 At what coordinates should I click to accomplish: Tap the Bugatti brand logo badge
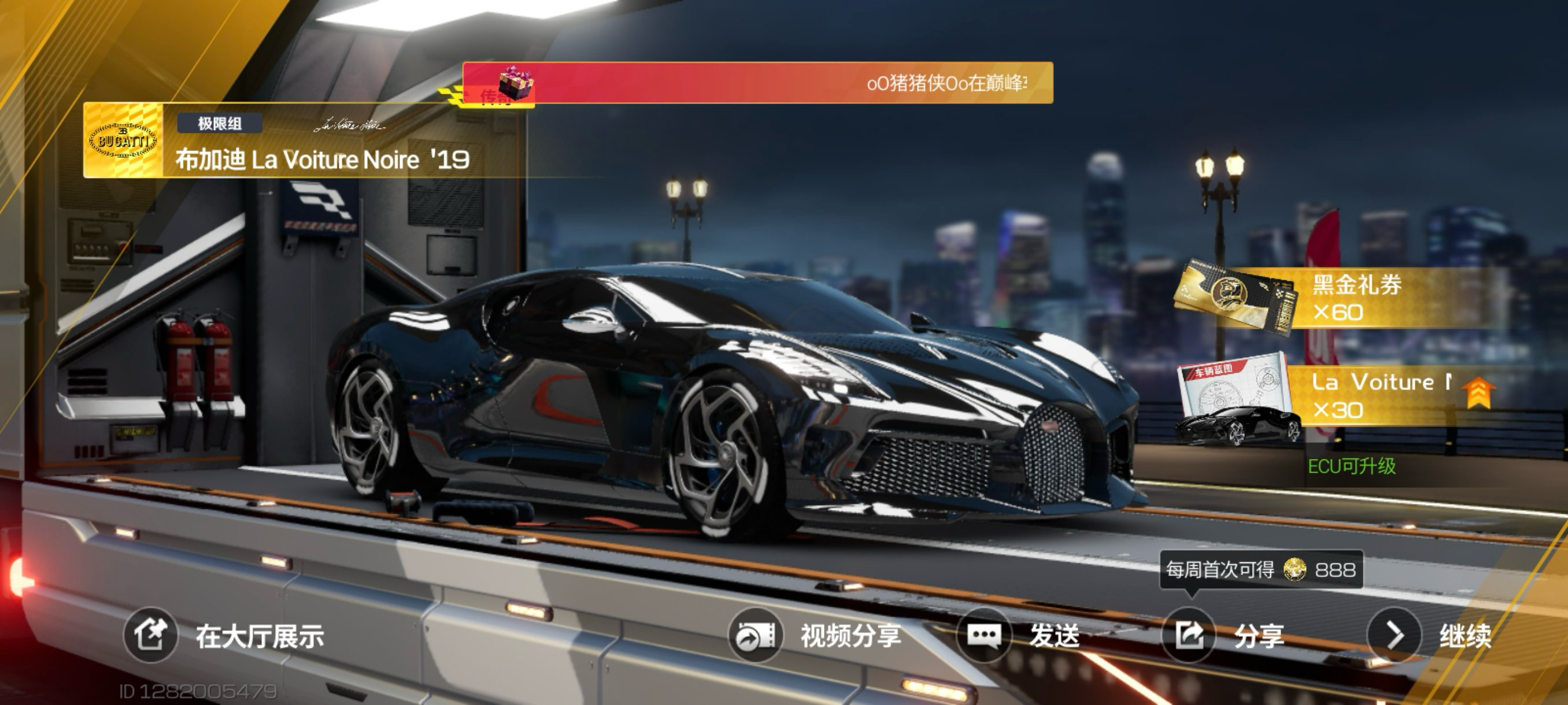click(x=123, y=140)
